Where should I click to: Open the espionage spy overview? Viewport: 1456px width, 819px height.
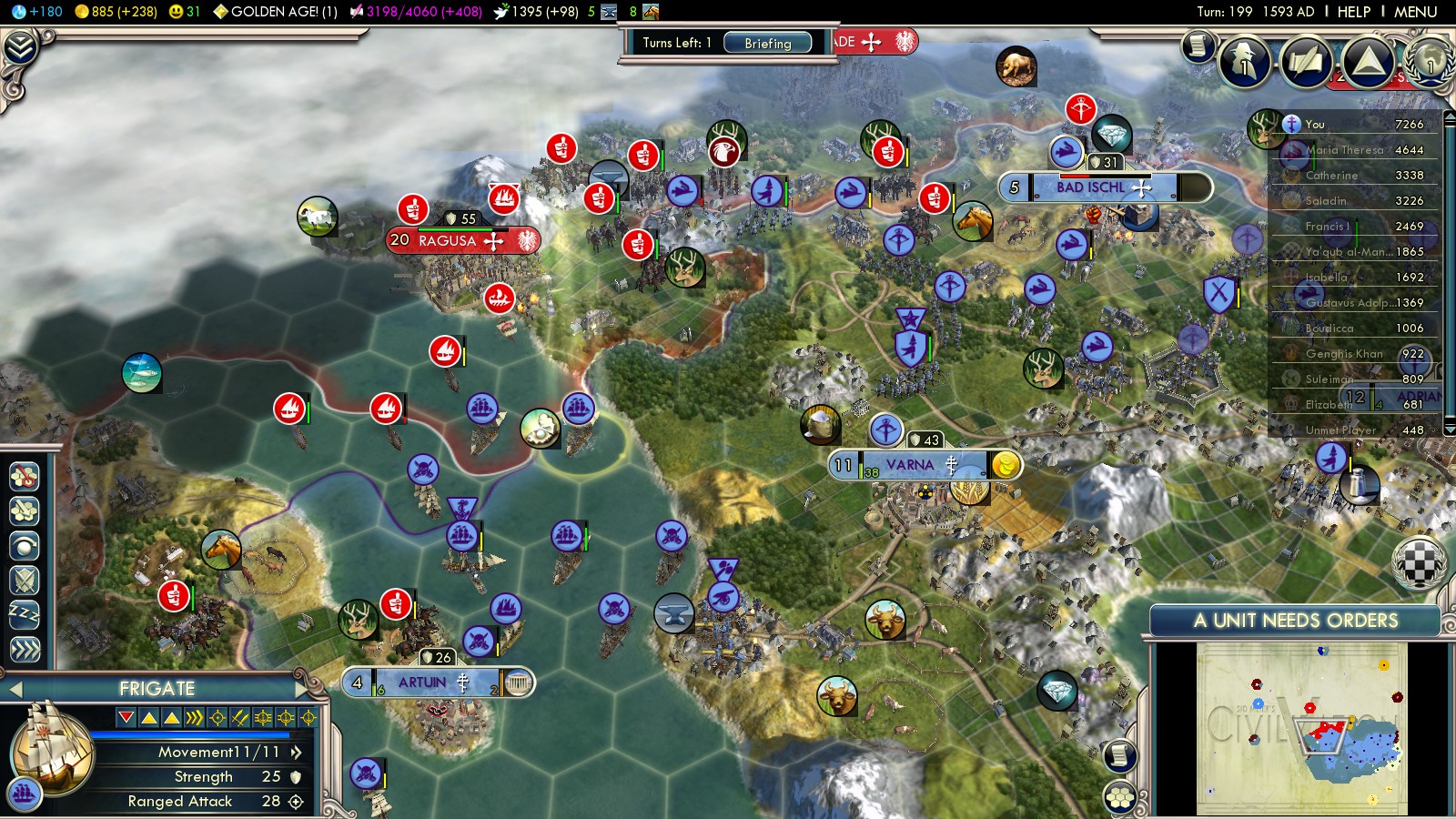[x=1244, y=62]
